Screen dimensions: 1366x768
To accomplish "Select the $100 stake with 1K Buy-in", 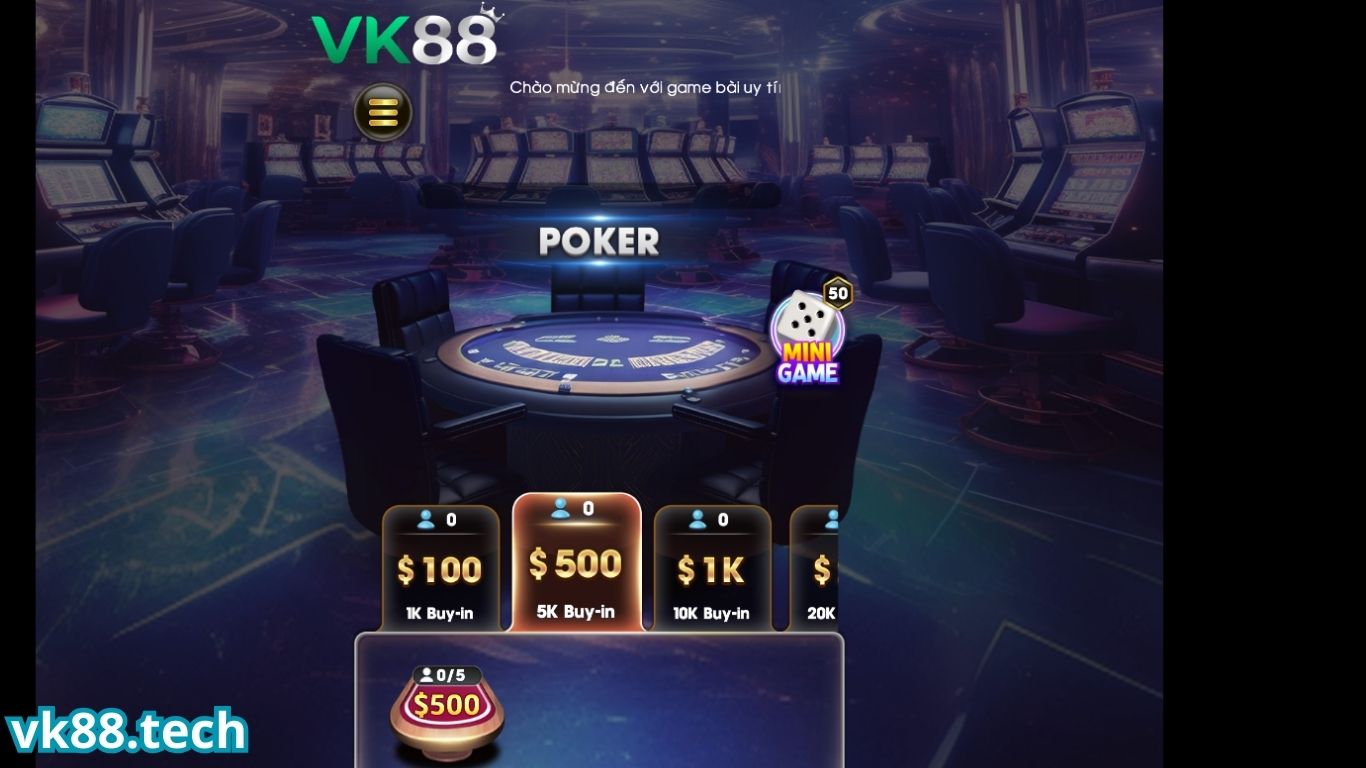I will tap(439, 565).
